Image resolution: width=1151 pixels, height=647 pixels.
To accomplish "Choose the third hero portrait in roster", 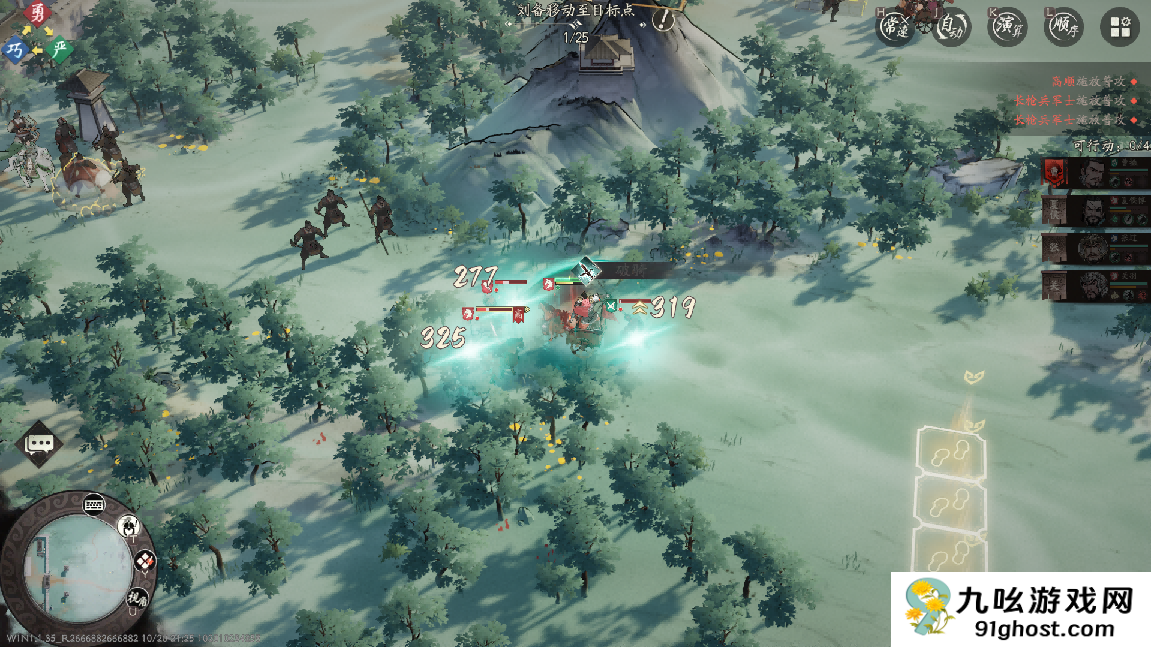I will pos(1095,247).
